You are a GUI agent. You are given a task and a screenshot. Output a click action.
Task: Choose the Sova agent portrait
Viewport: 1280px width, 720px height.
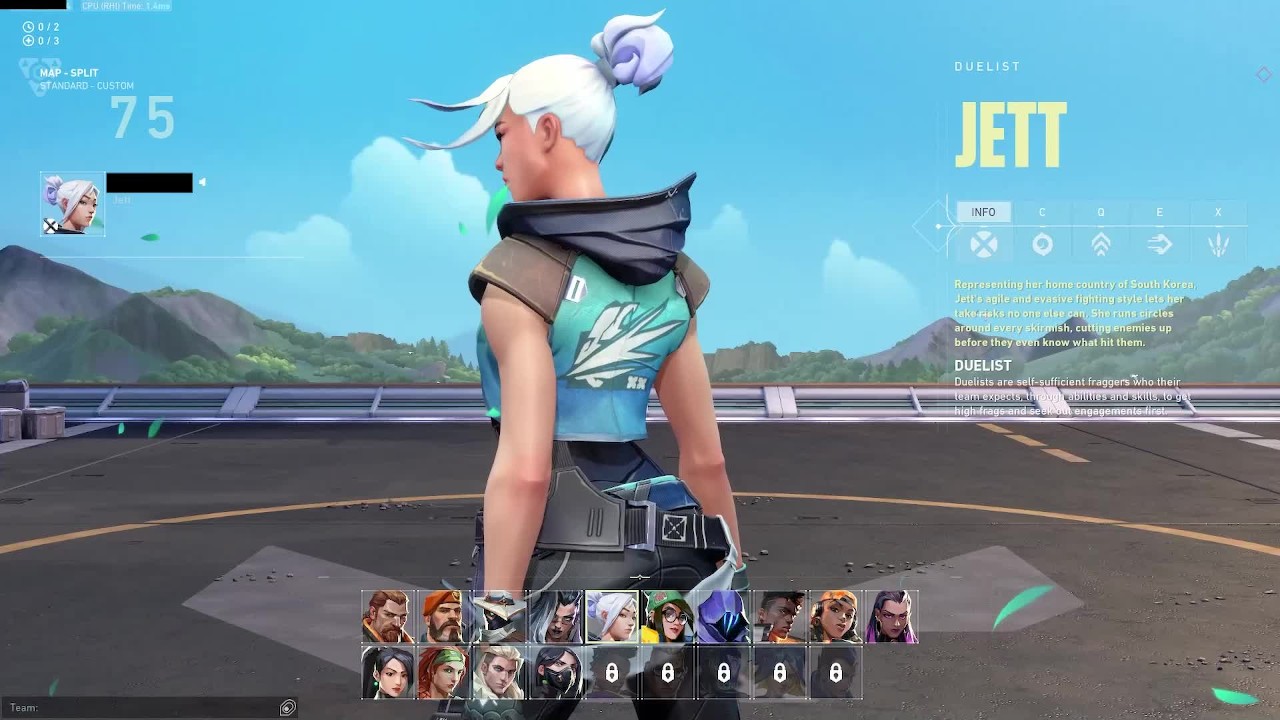tap(500, 673)
